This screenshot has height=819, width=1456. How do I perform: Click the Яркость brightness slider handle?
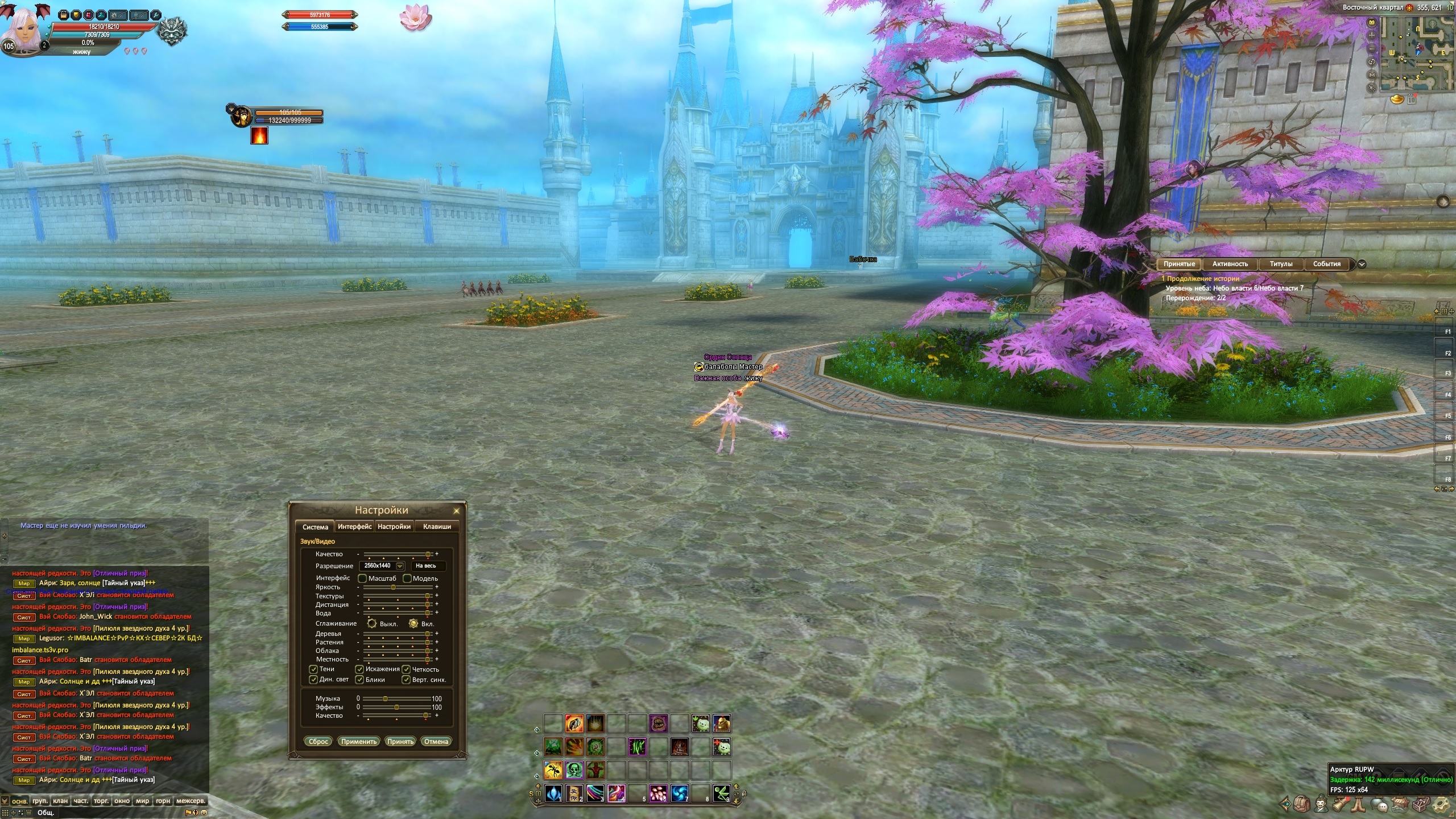[x=393, y=588]
